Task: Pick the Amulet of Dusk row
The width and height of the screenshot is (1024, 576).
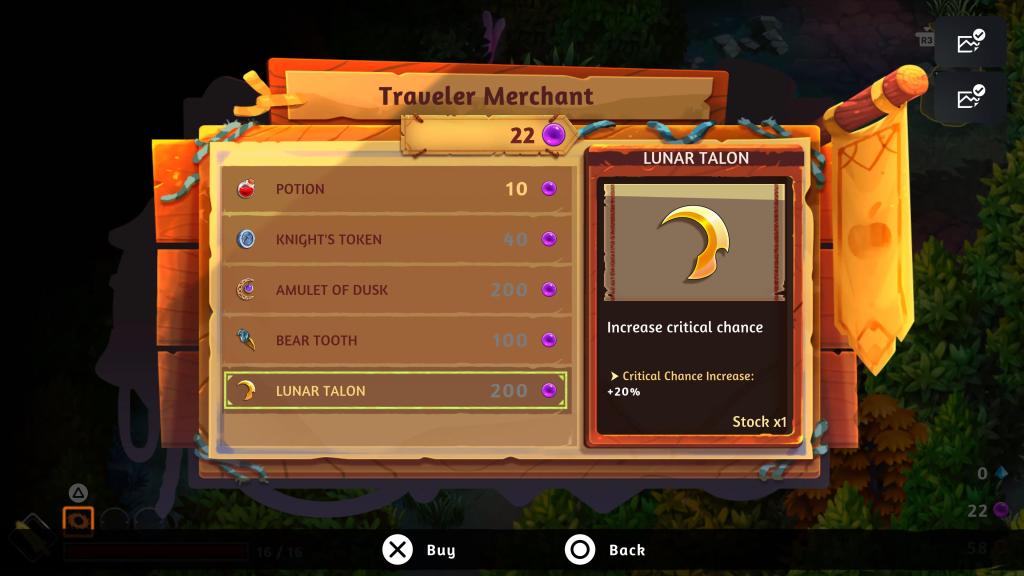Action: (396, 290)
